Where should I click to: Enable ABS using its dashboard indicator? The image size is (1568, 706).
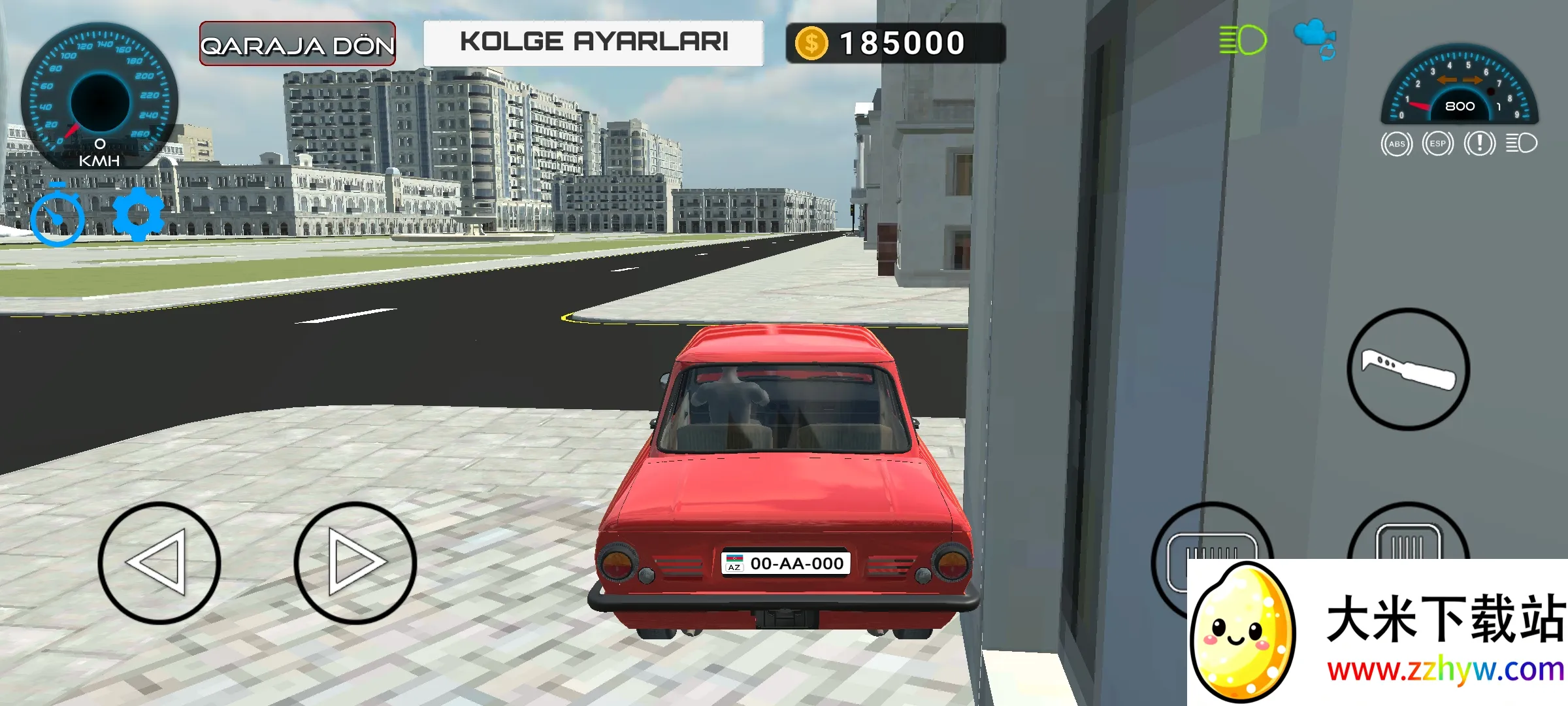[1397, 144]
